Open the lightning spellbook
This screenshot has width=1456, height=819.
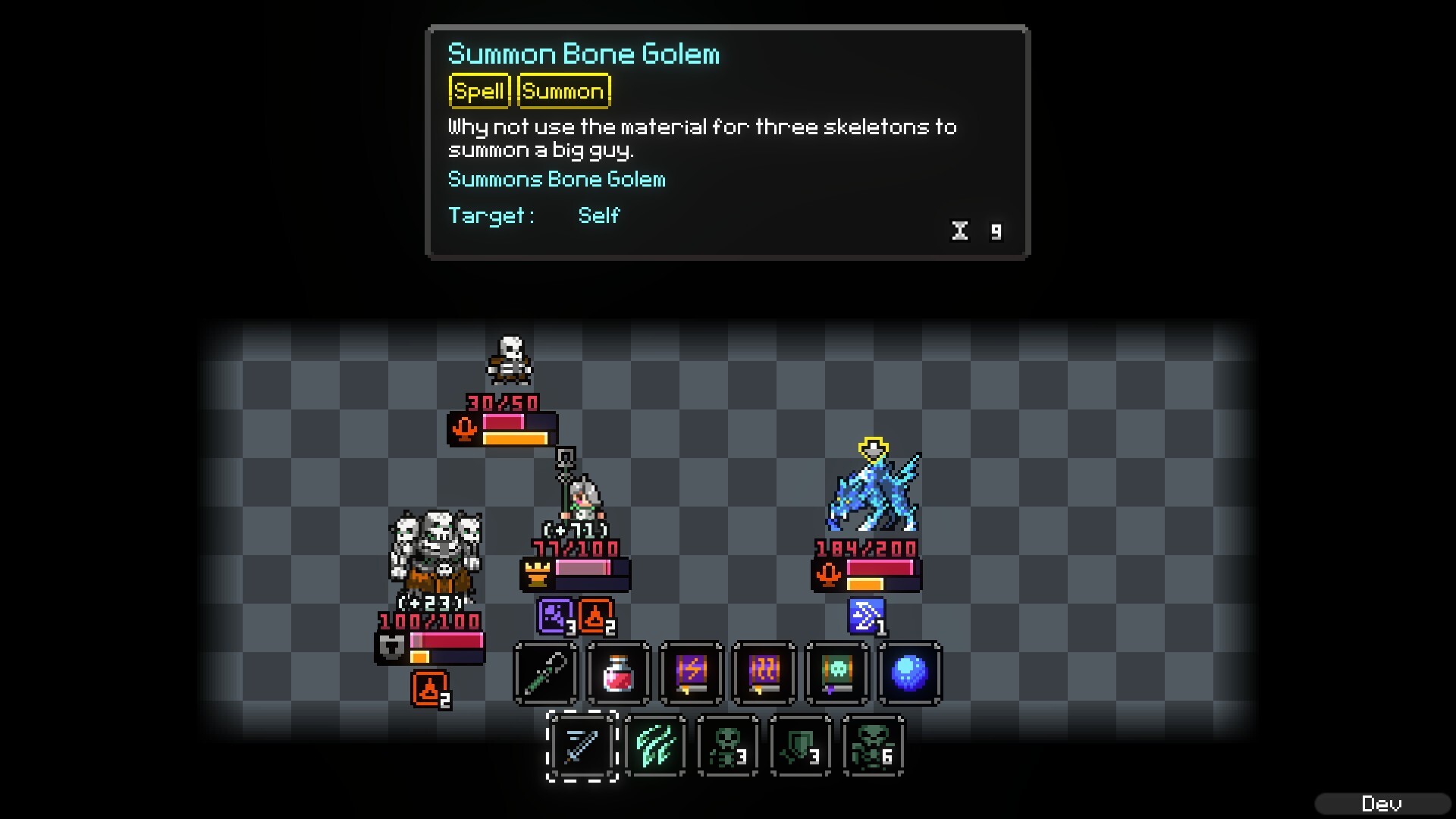(689, 673)
